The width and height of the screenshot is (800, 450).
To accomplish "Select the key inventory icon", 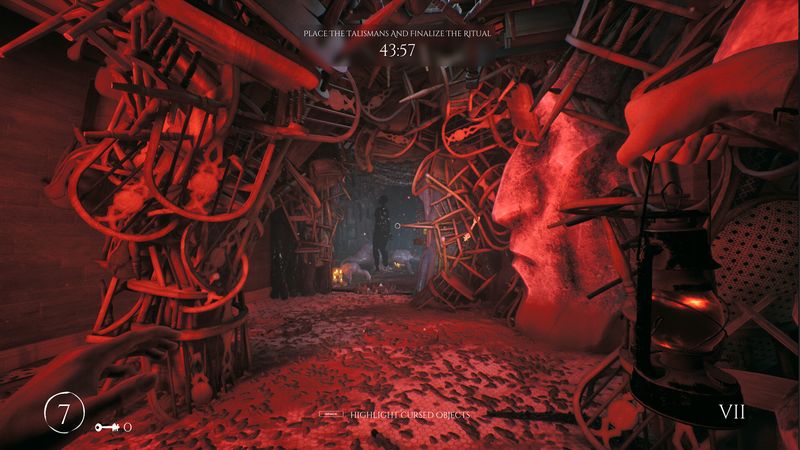I will pos(108,427).
